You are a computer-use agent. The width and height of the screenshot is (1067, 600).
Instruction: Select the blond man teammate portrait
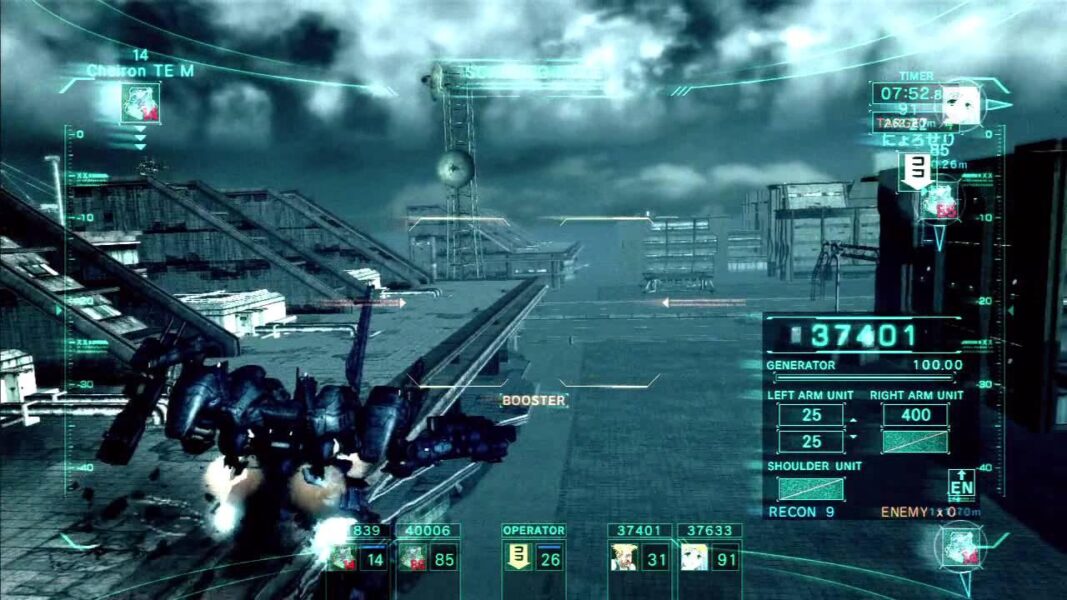tap(622, 558)
